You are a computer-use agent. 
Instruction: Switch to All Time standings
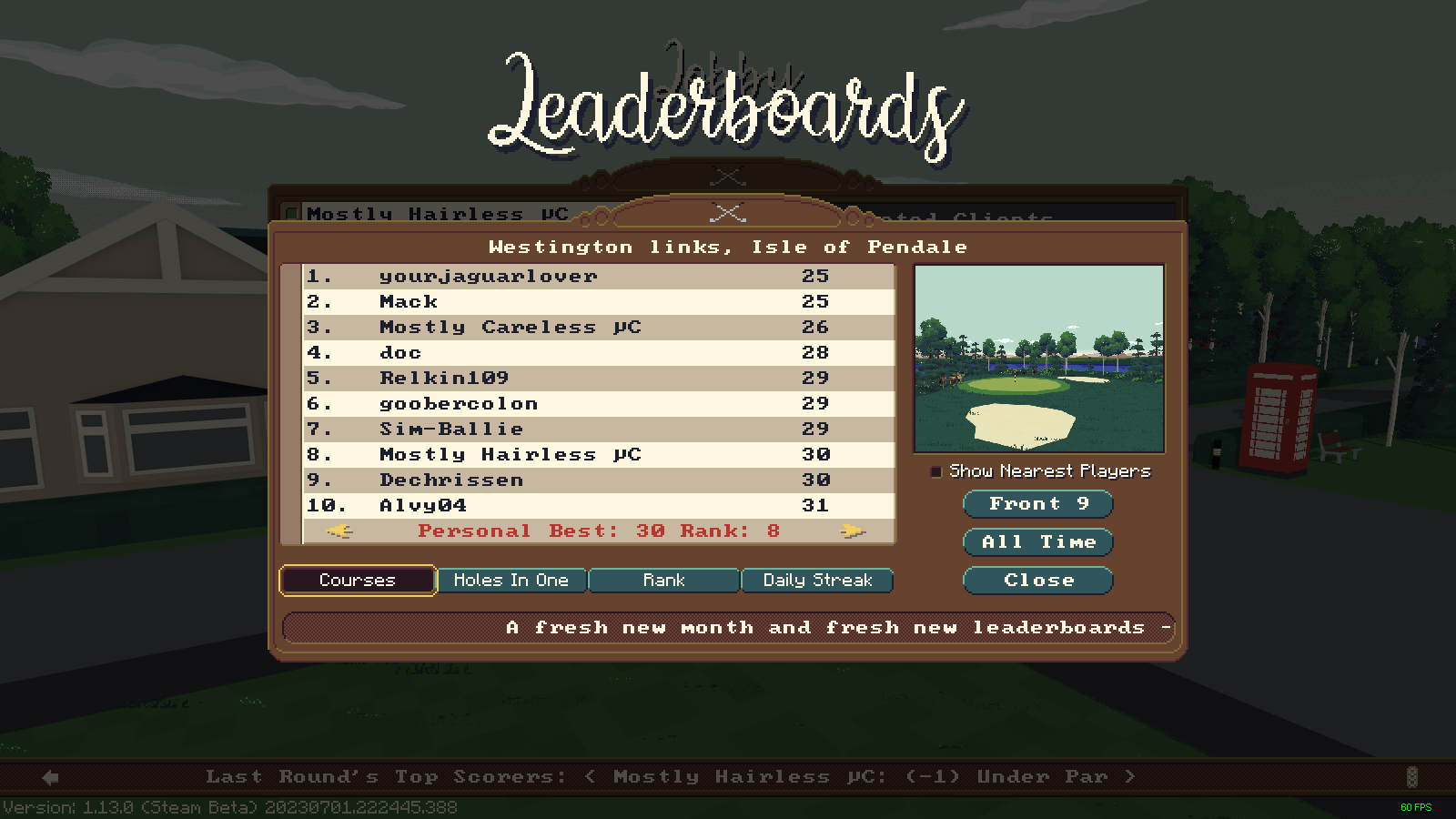pos(1037,541)
